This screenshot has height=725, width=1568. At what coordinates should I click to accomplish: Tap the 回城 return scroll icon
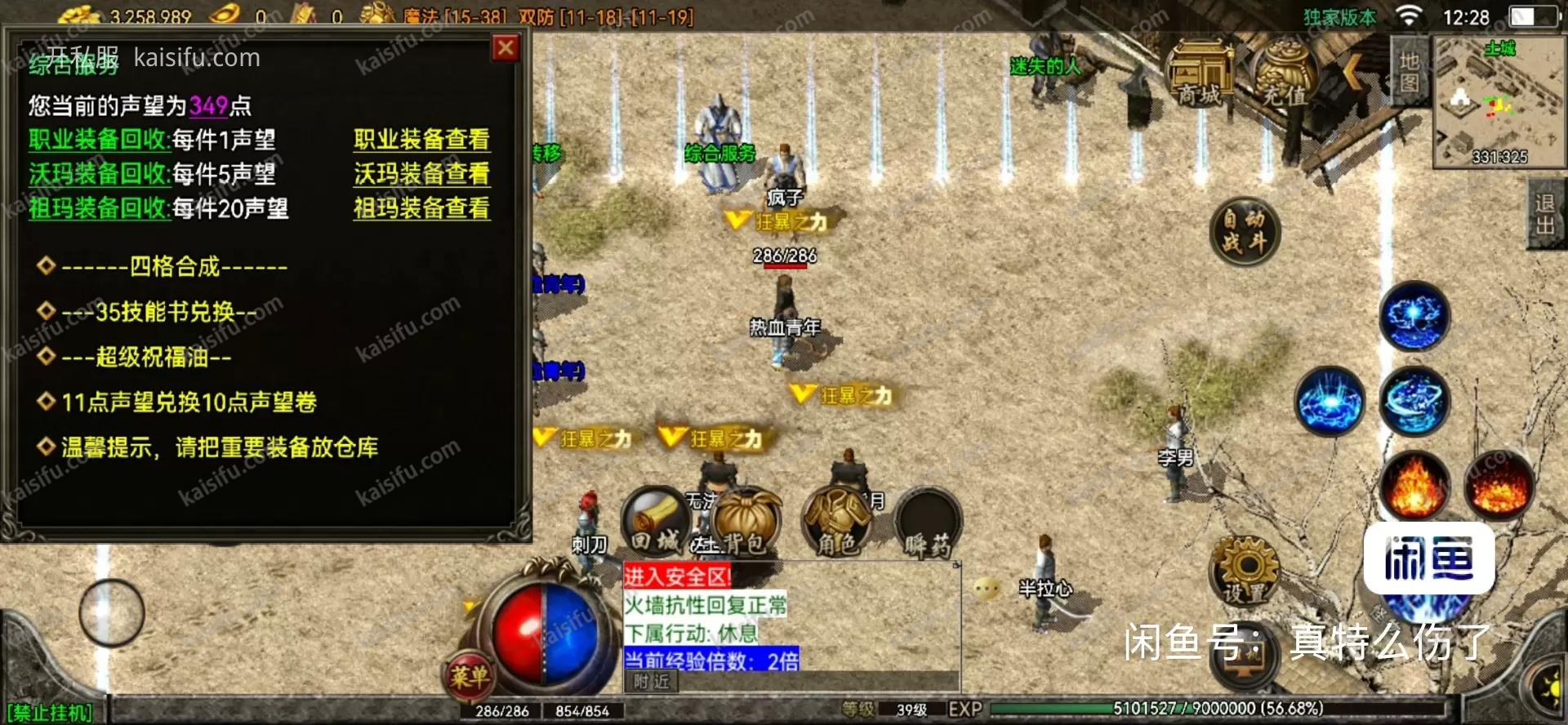(656, 521)
